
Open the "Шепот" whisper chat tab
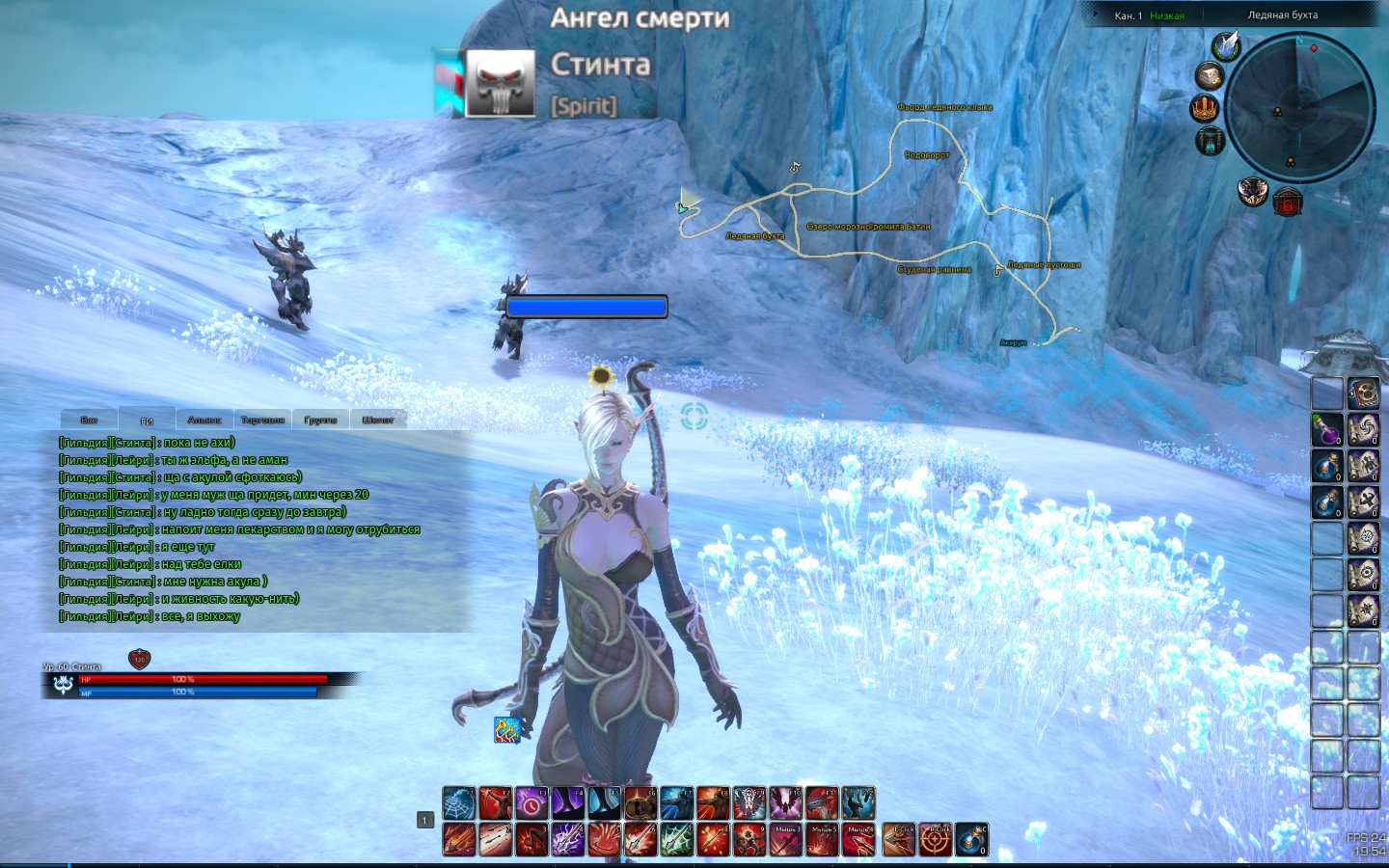(x=377, y=420)
